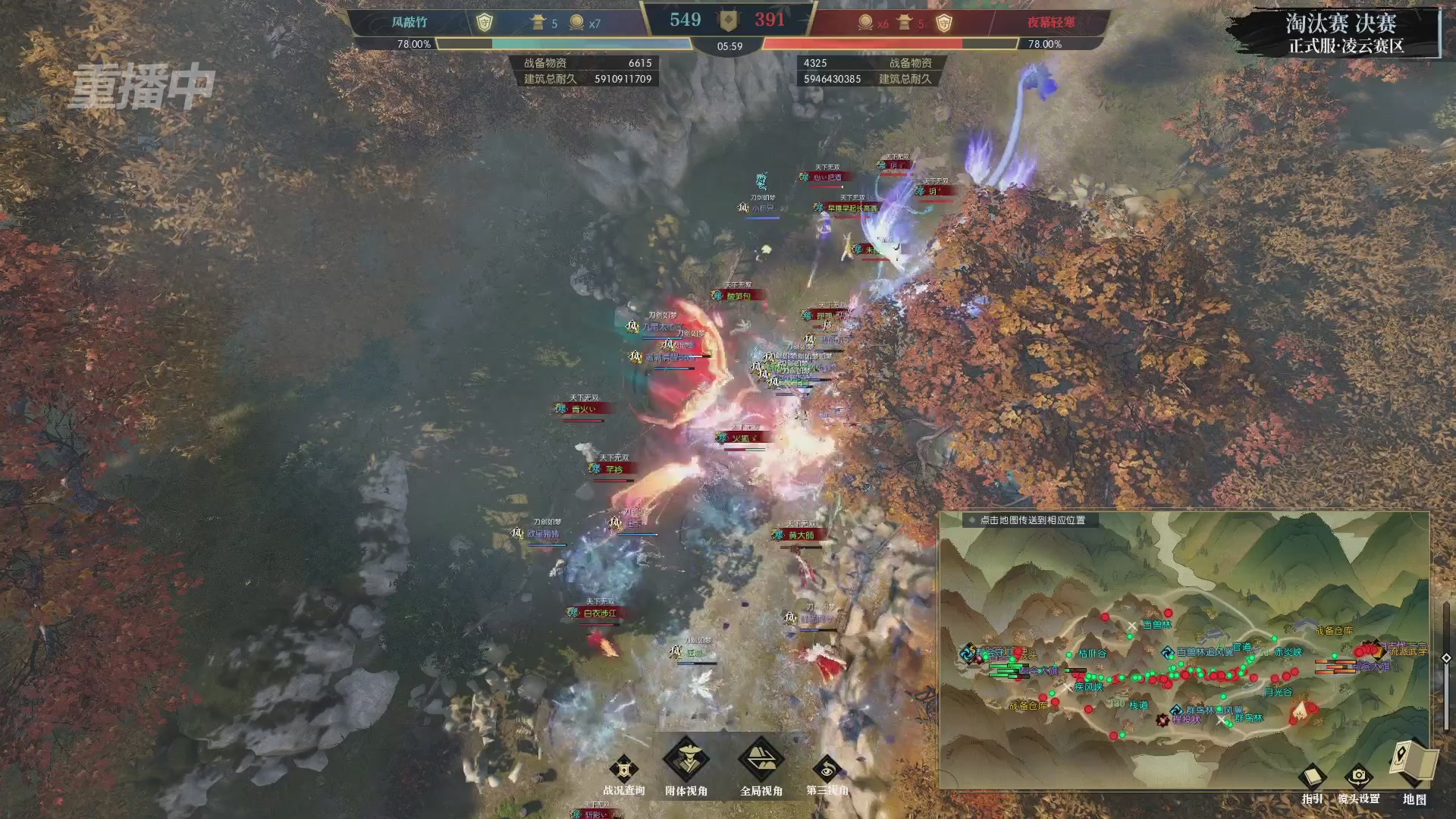Click 疾风峡 location on the map
Viewport: 1456px width, 819px height.
1088,687
